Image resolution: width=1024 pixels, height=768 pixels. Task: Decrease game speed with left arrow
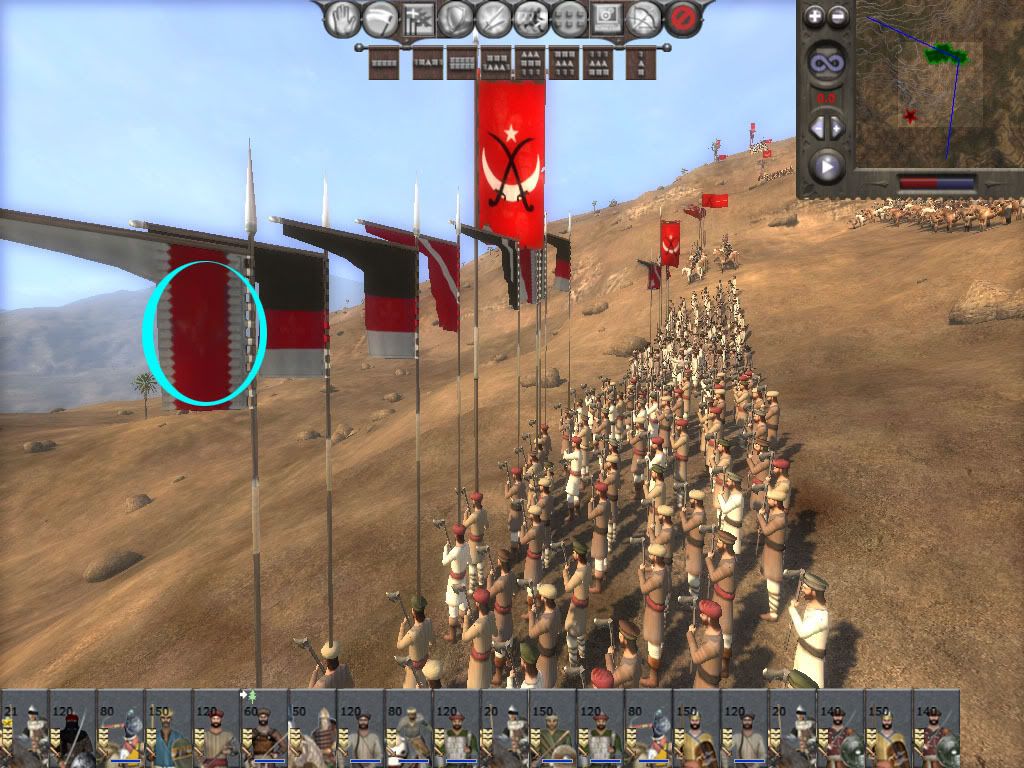tap(816, 127)
